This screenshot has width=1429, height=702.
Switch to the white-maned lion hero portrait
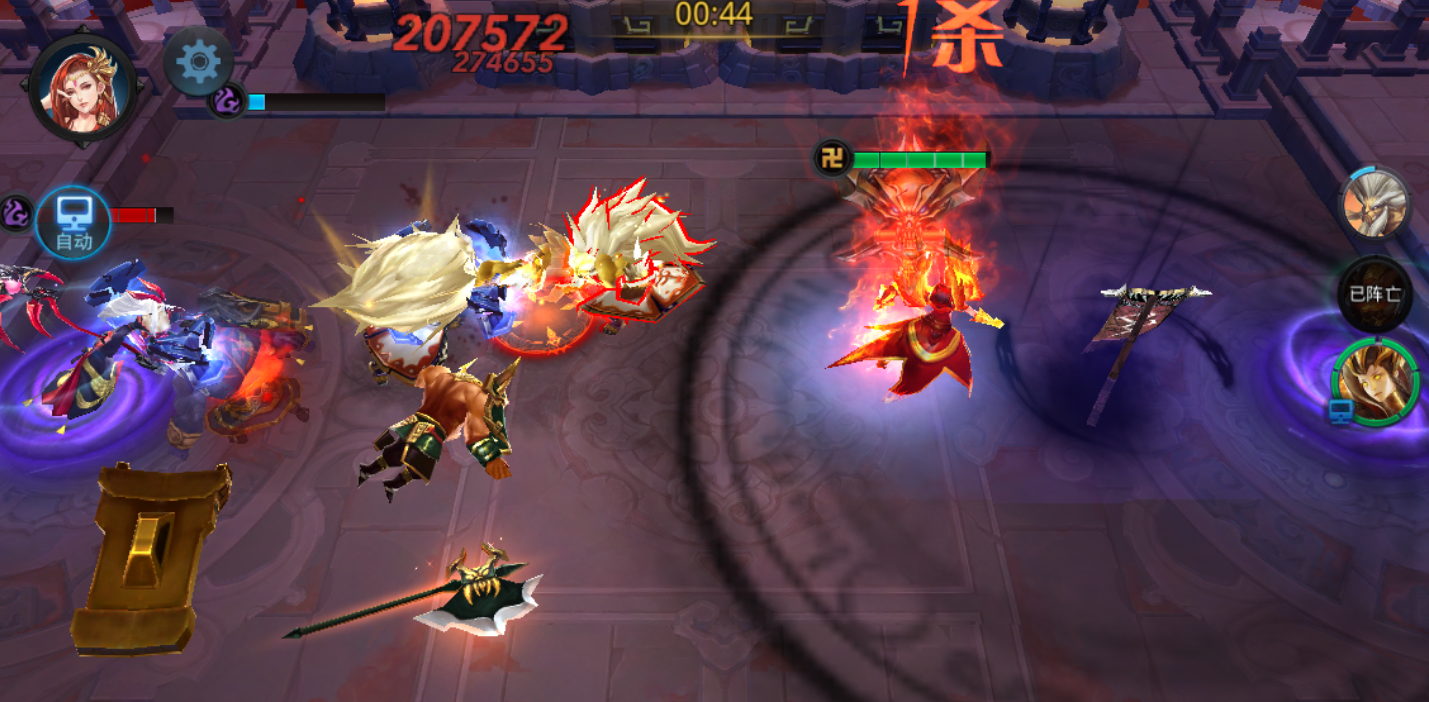(1375, 204)
